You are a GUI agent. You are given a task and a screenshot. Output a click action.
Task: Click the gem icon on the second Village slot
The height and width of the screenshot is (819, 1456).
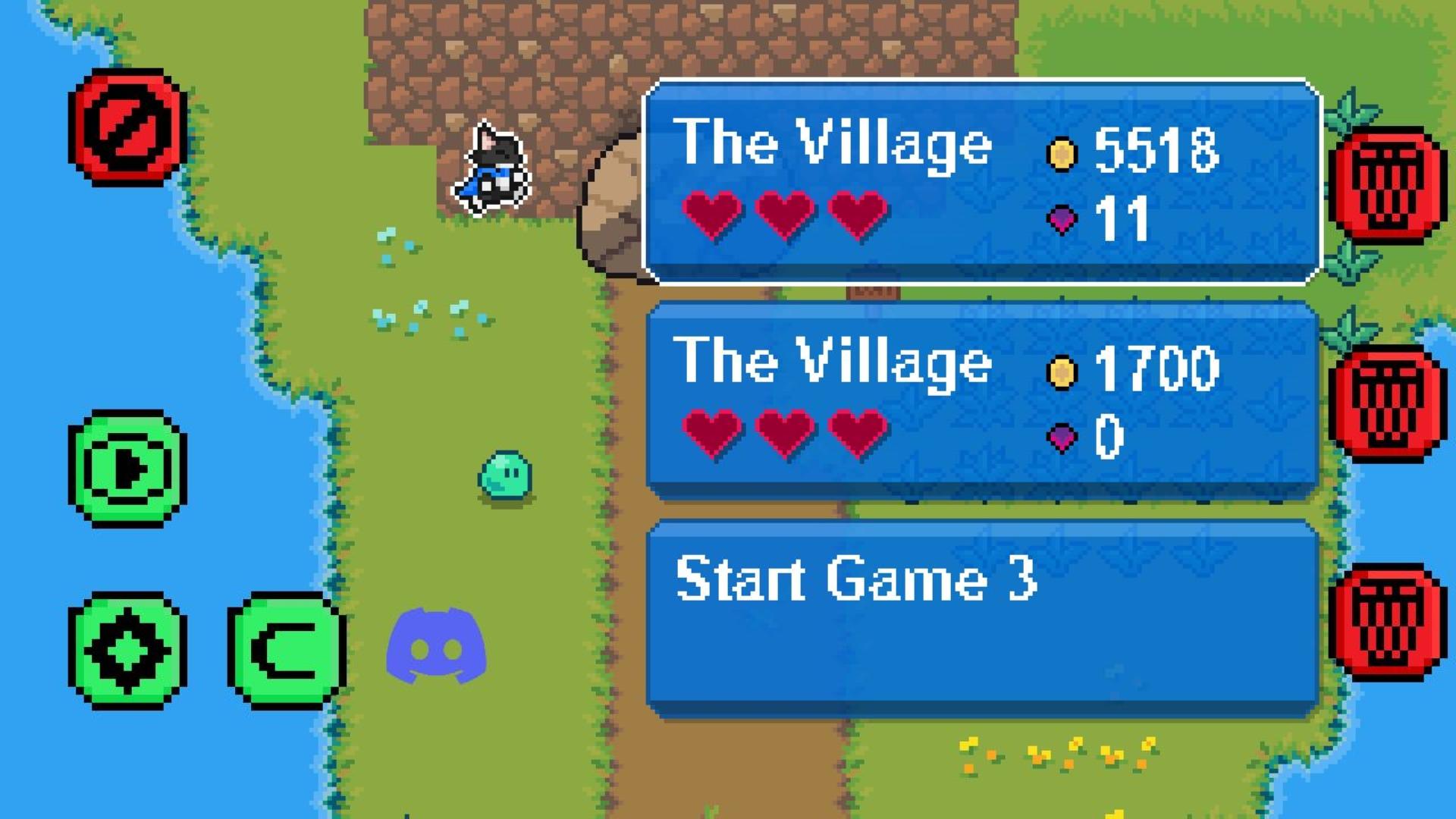[x=1062, y=436]
